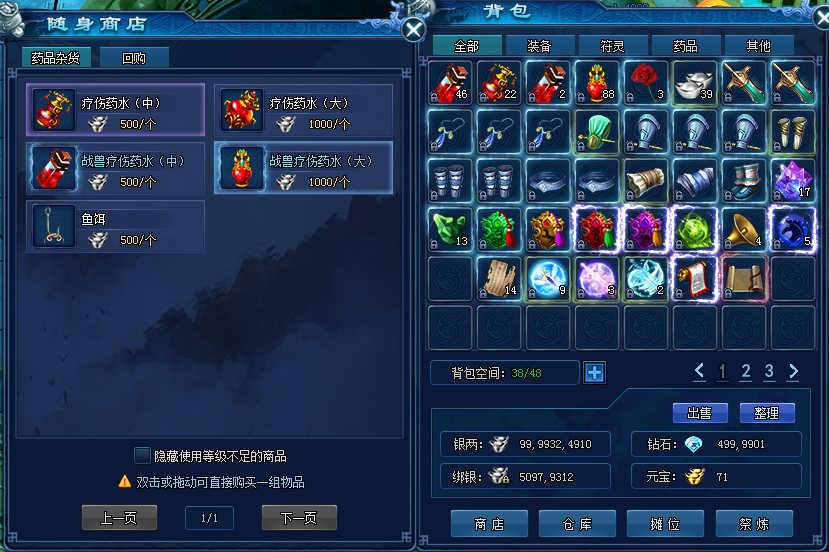Select 疗伤药水（大） shop item
829x552 pixels.
303,109
